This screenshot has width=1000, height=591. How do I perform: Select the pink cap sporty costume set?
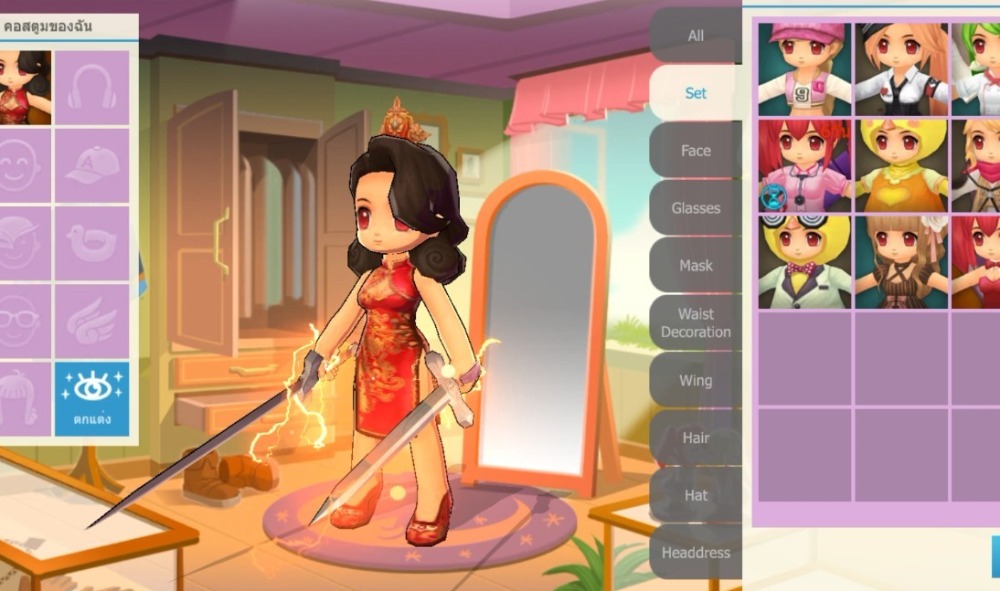804,68
